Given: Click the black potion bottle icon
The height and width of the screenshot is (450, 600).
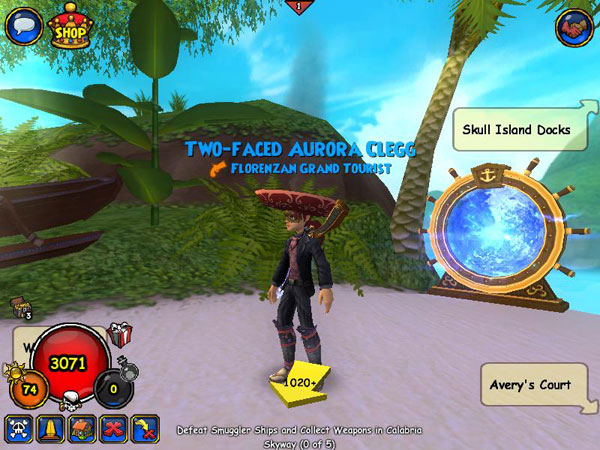Looking at the screenshot, I should click(127, 371).
